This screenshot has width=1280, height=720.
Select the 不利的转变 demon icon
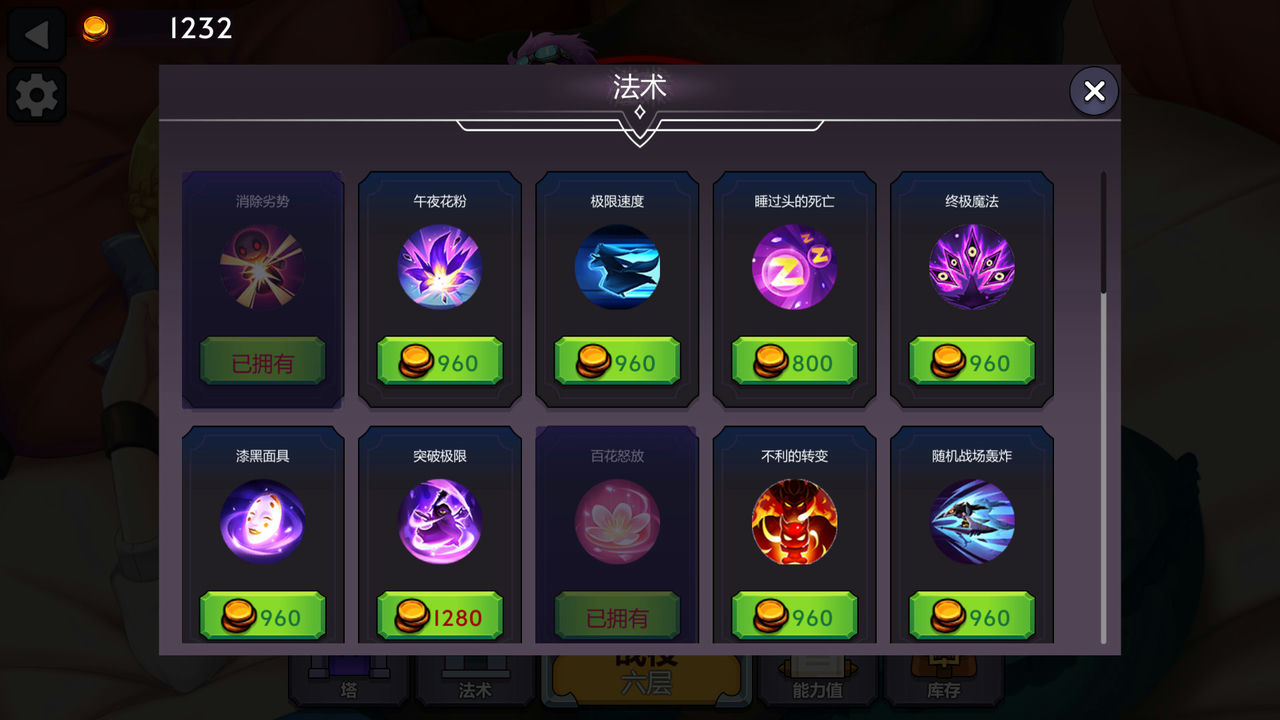coord(794,521)
